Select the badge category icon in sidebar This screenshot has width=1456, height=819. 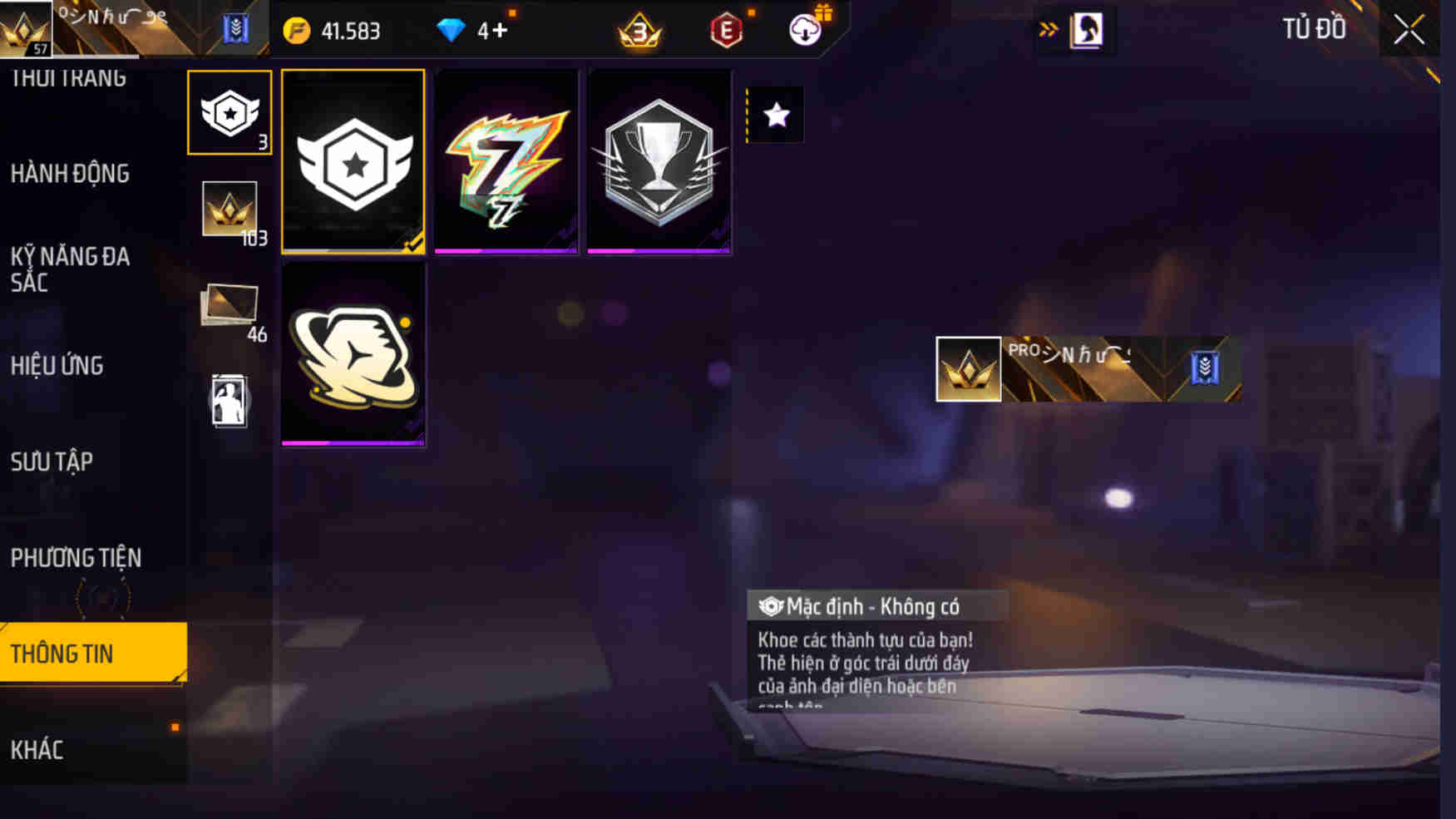tap(230, 112)
